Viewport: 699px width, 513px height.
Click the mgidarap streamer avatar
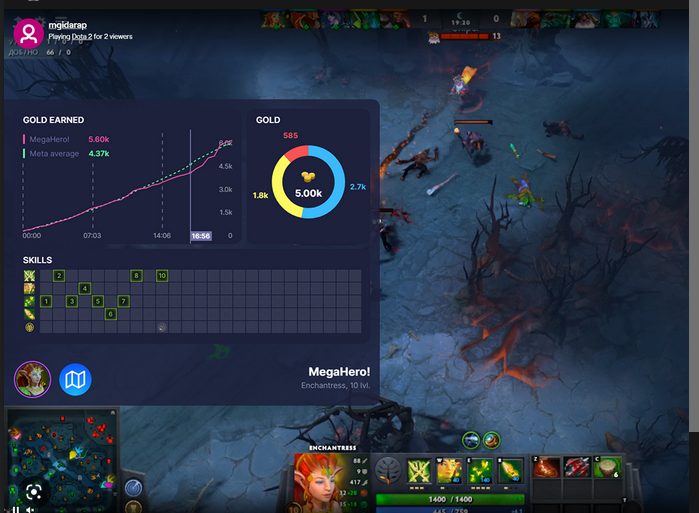coord(28,33)
